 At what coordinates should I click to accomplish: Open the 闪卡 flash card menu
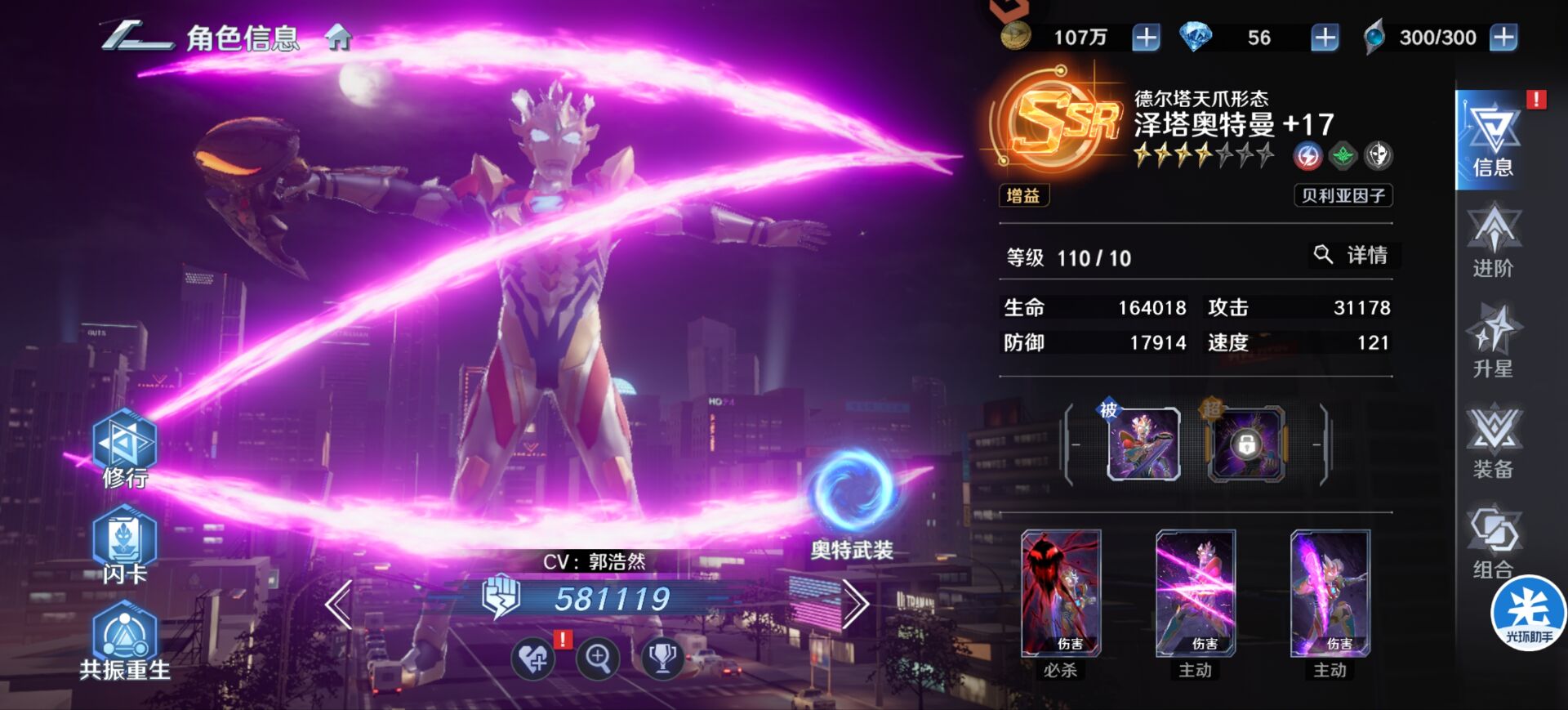(x=124, y=546)
